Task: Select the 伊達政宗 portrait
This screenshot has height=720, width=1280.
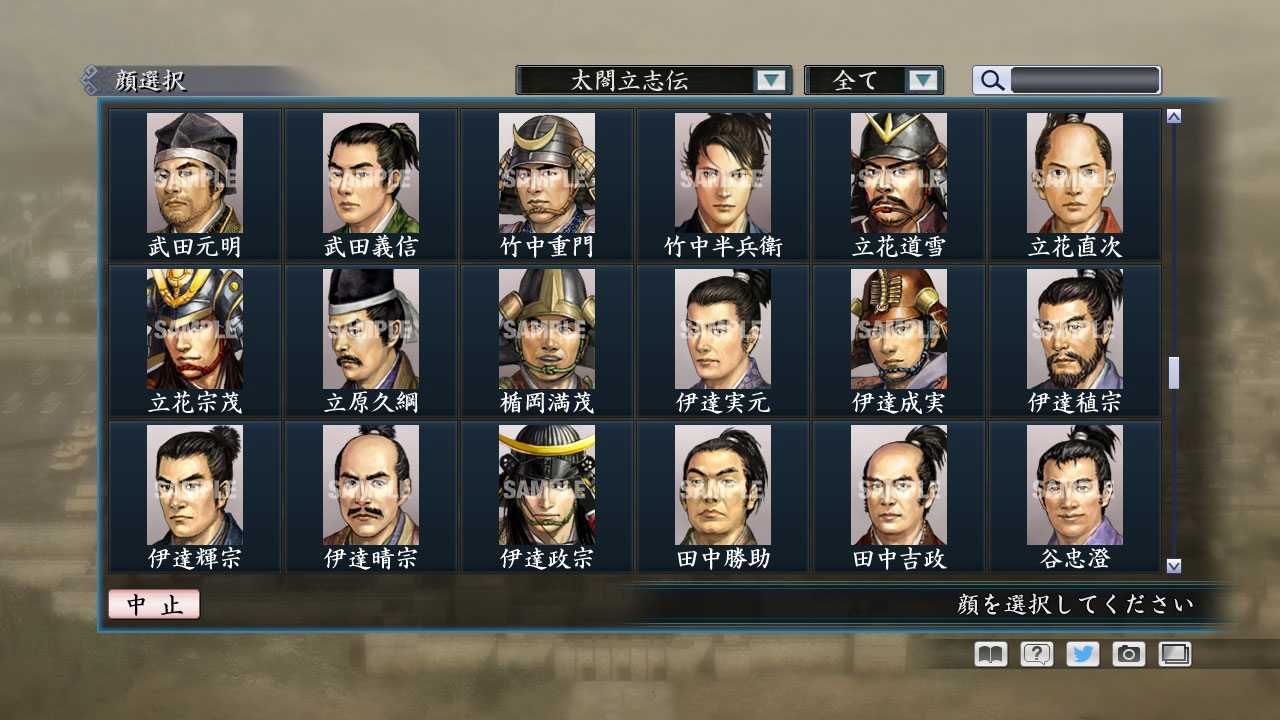Action: [545, 483]
